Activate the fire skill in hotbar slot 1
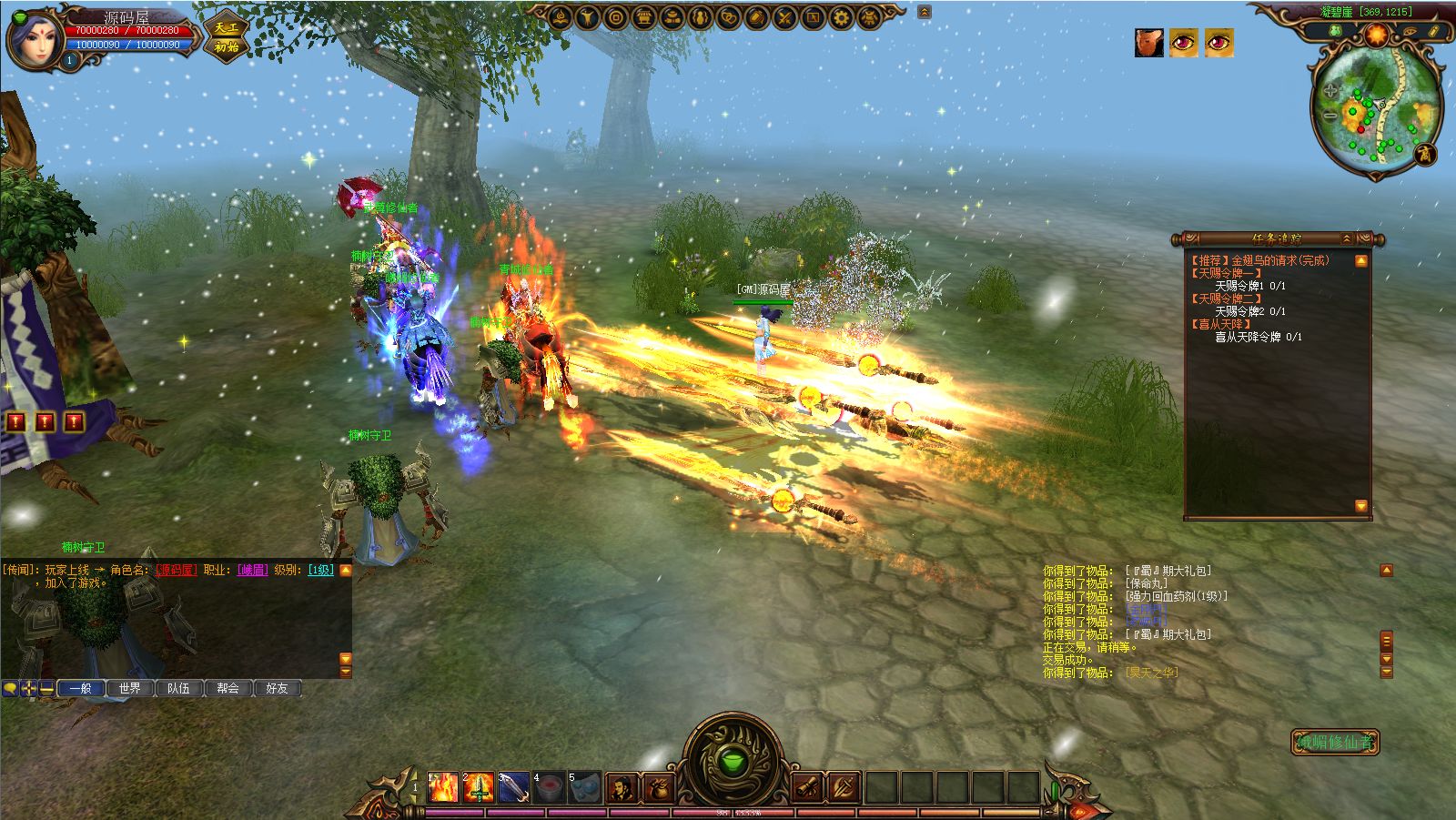 point(443,787)
